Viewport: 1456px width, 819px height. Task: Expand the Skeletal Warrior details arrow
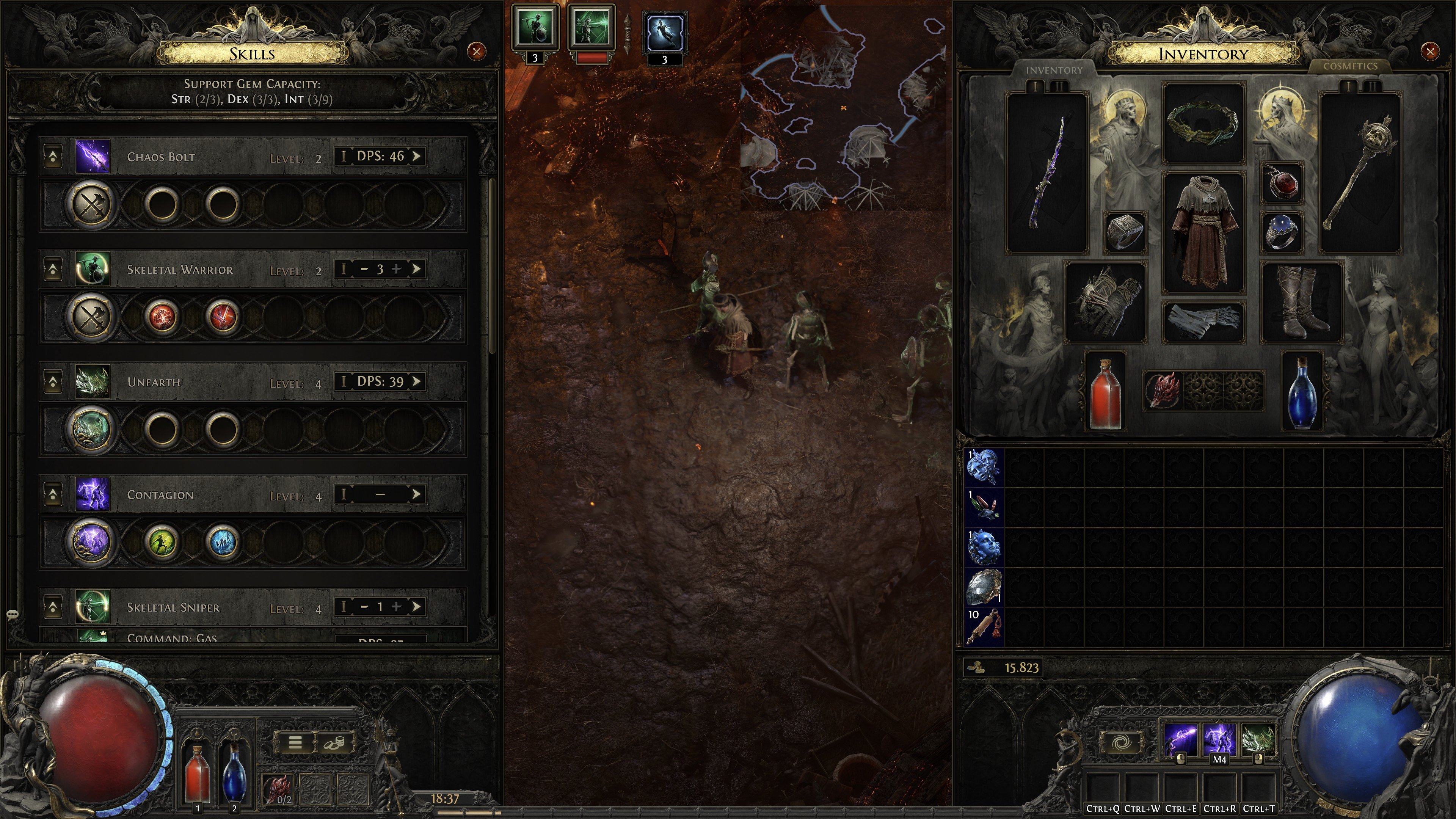(418, 269)
